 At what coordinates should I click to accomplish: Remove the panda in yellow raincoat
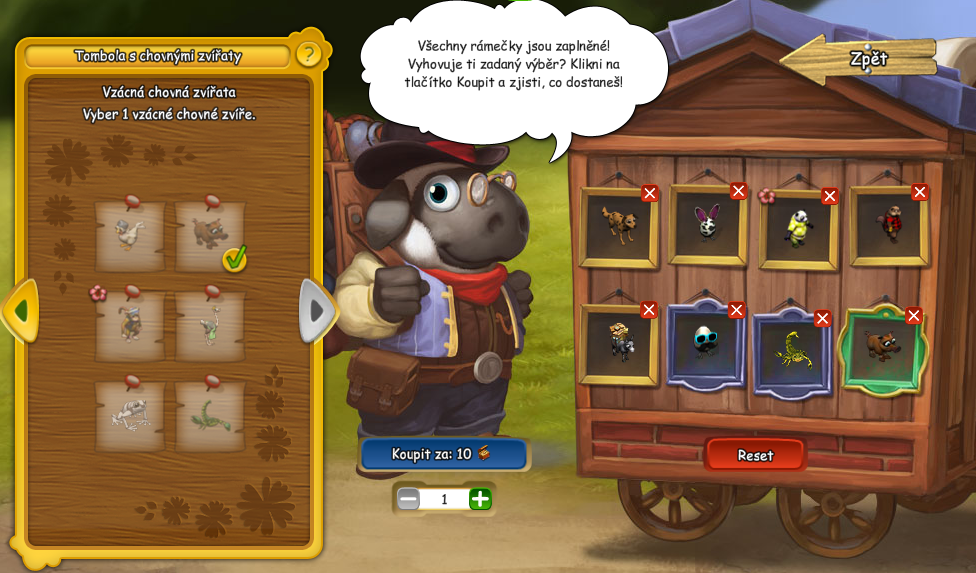point(829,196)
